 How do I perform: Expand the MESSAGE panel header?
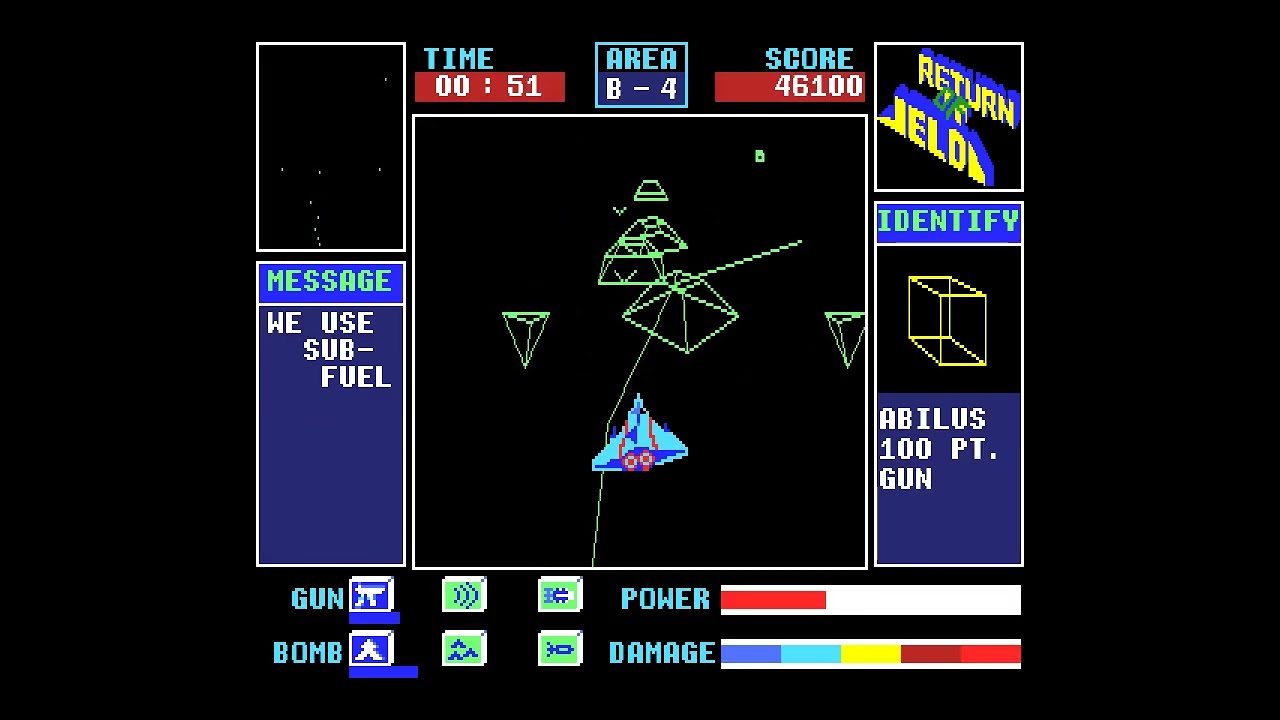coord(330,281)
